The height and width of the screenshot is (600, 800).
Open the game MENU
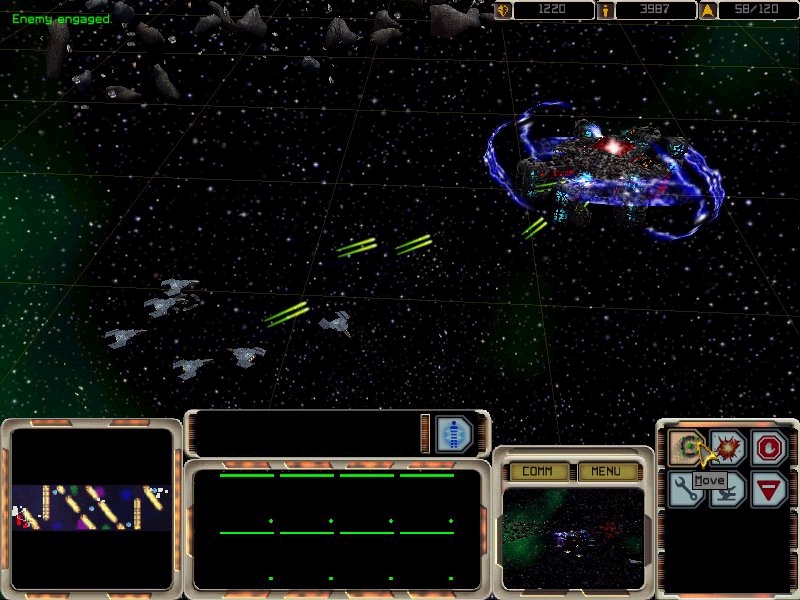605,471
